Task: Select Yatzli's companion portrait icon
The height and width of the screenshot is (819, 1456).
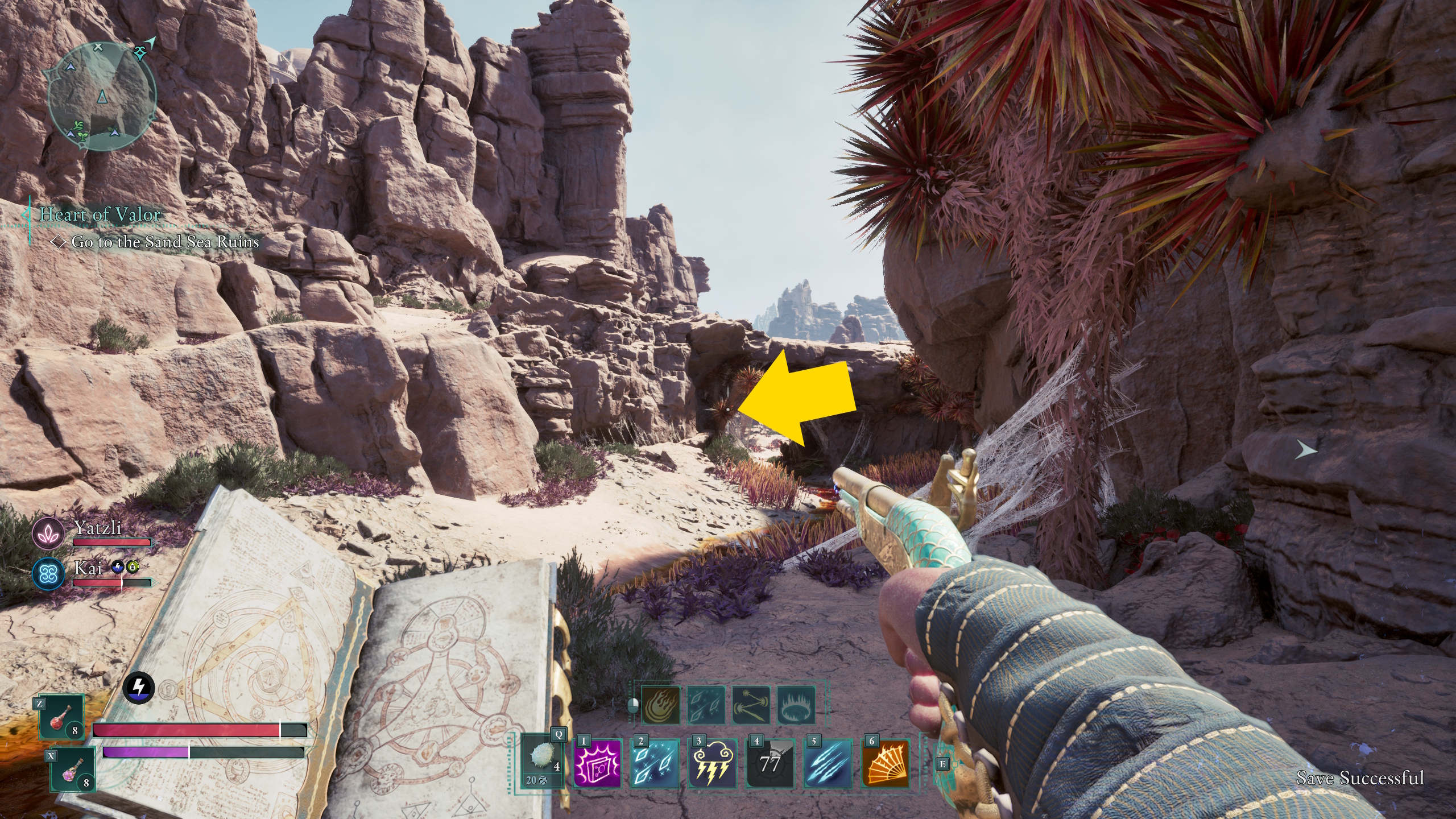Action: (x=48, y=533)
